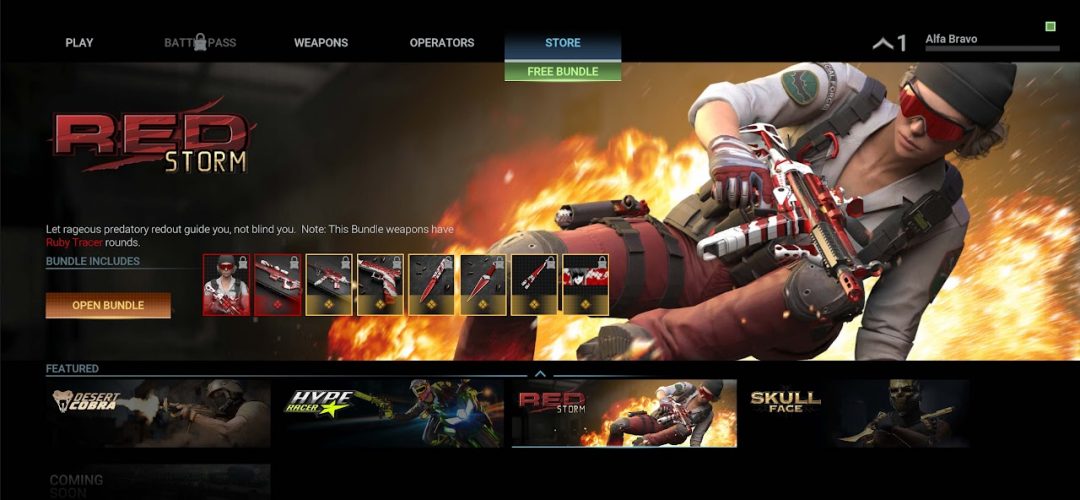The image size is (1080, 500).
Task: Collapse the featured section with the arrow
Action: click(x=540, y=374)
